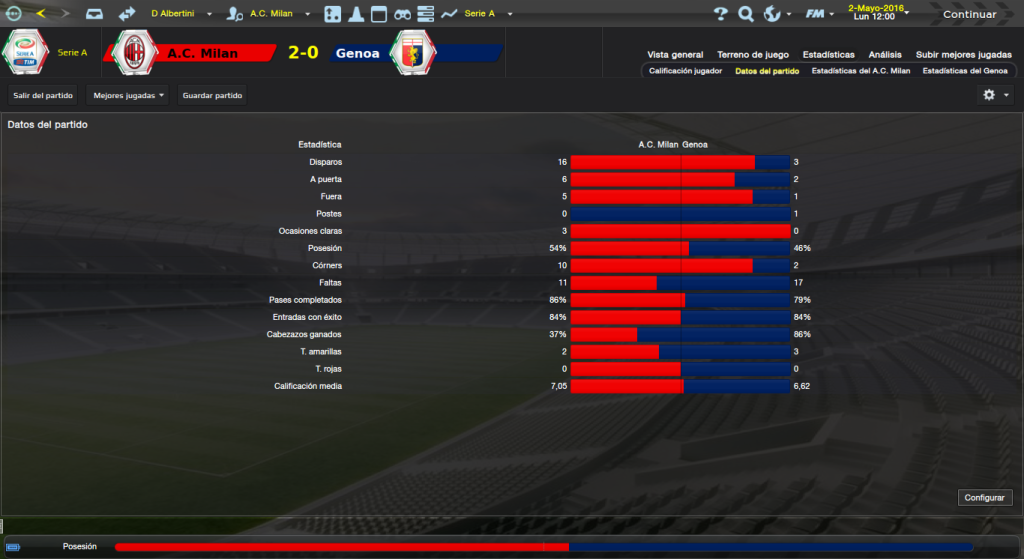Image resolution: width=1024 pixels, height=559 pixels.
Task: View Estadísticas del A.C. Milan
Action: [861, 72]
